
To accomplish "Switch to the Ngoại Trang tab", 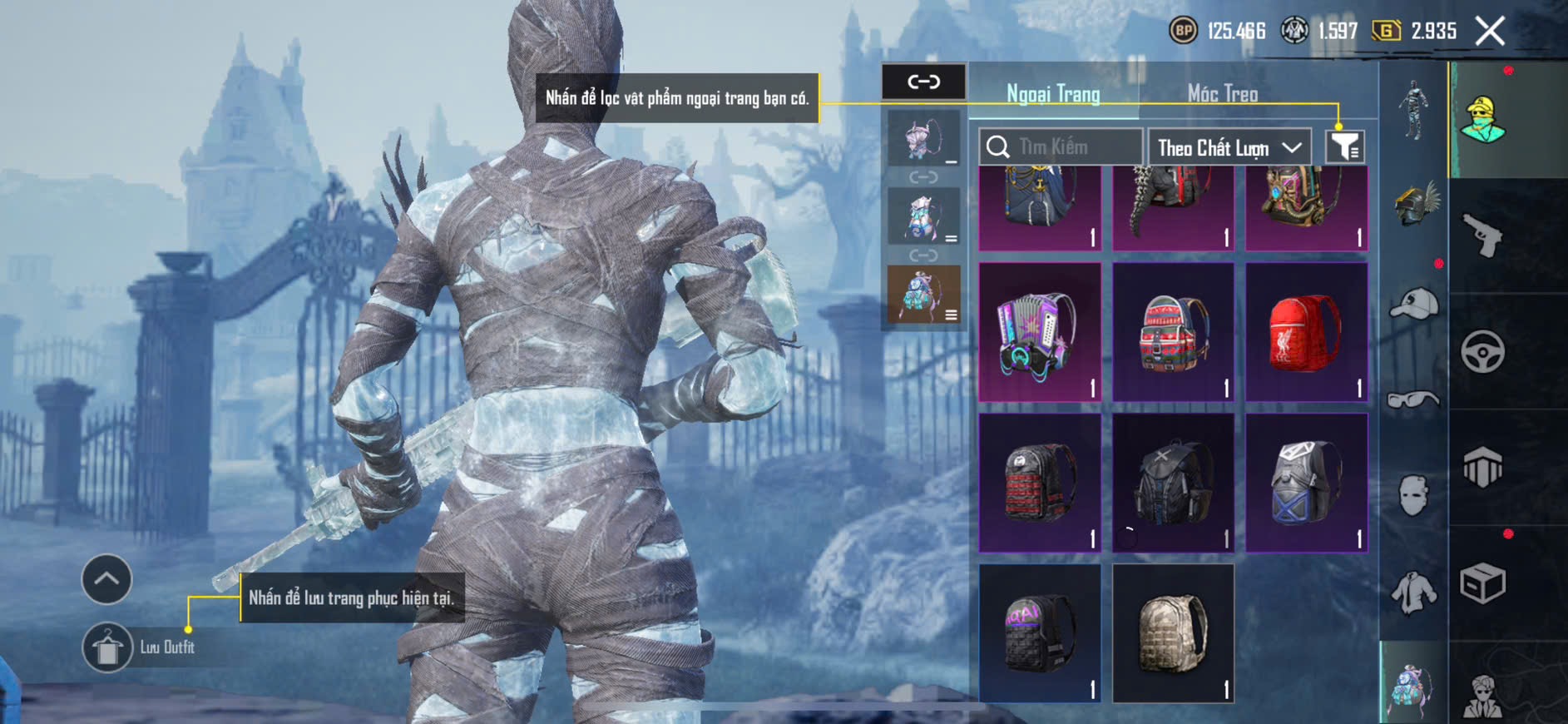I will tap(1053, 93).
